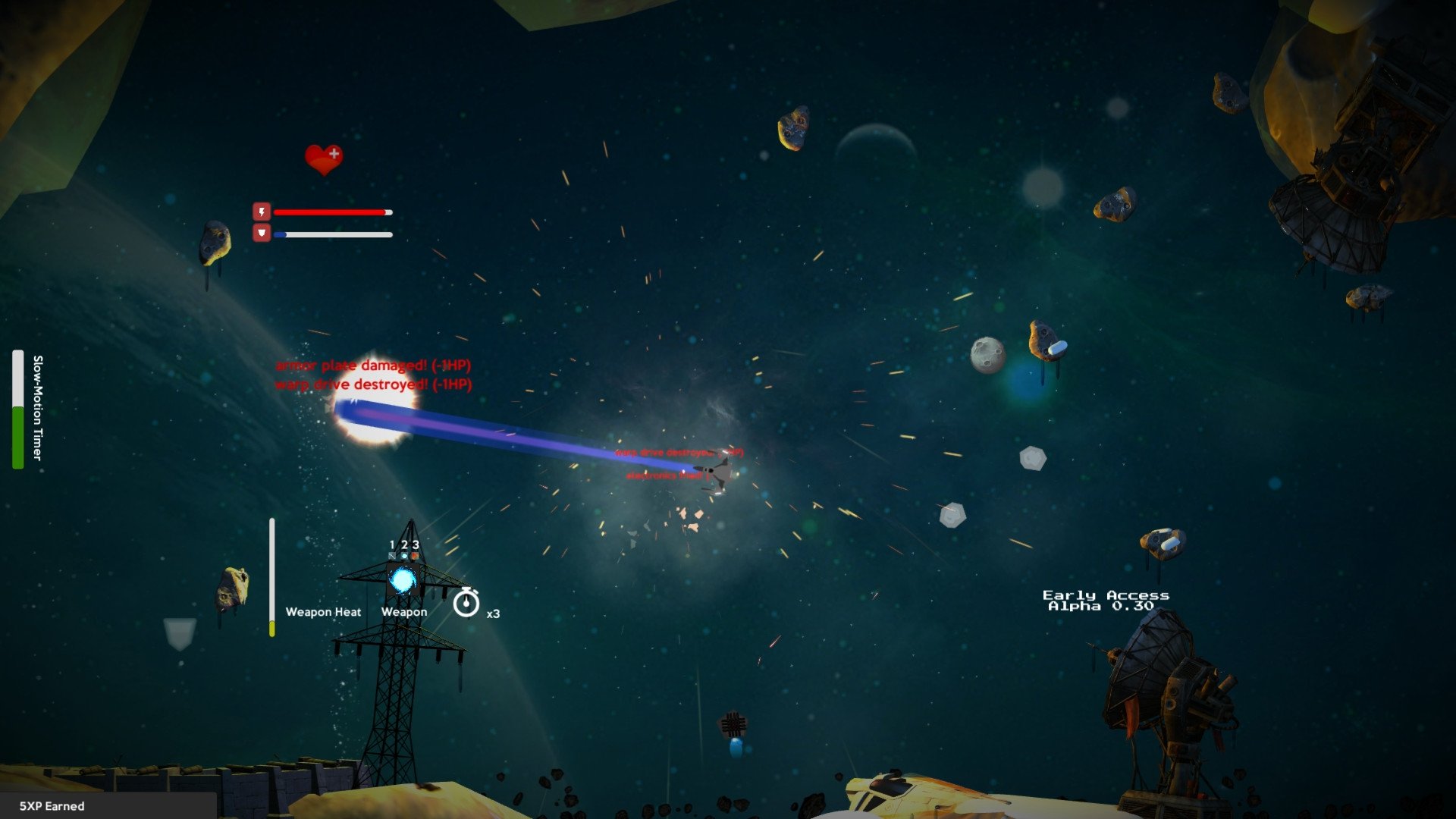This screenshot has width=1456, height=819.
Task: Select the large blue orb Weapon icon
Action: 403,581
